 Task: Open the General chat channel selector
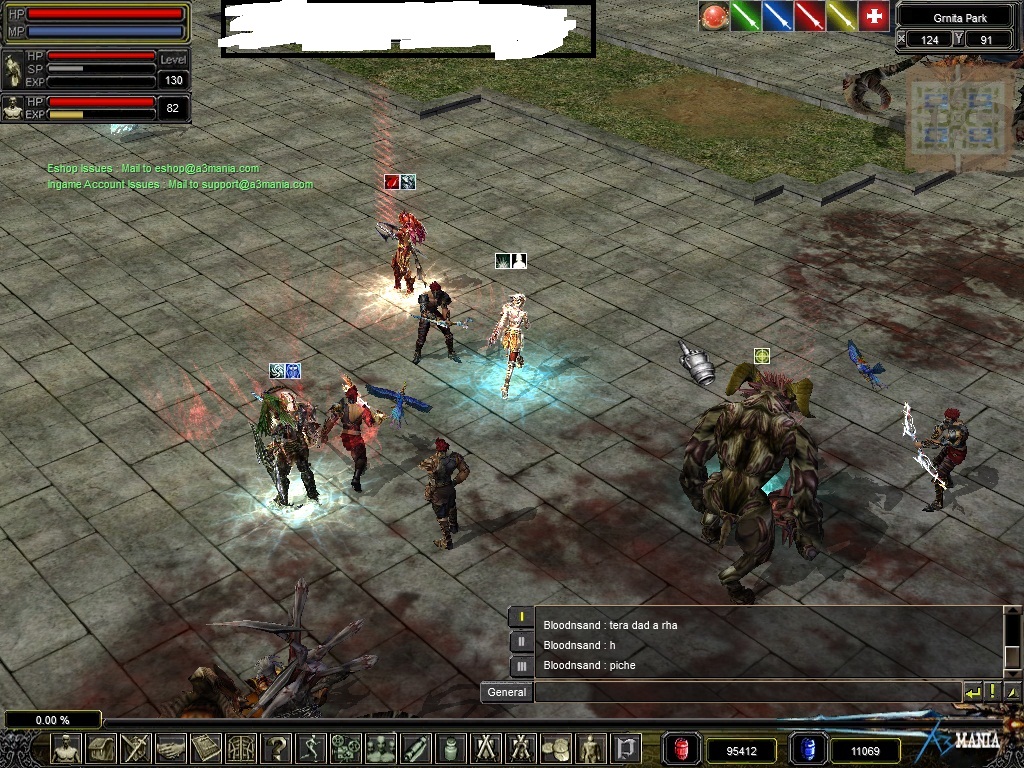click(x=506, y=692)
